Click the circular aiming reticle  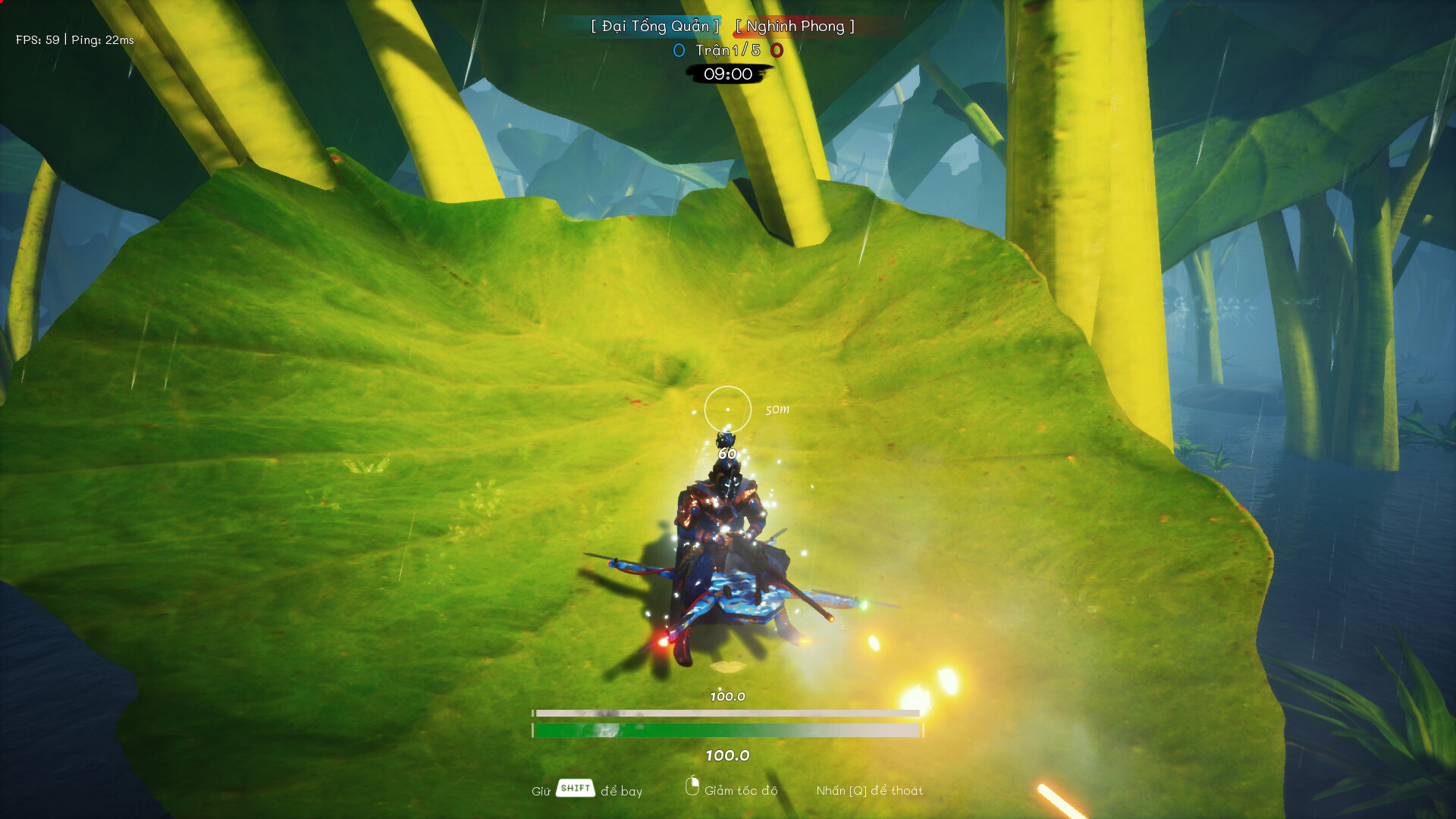point(727,408)
